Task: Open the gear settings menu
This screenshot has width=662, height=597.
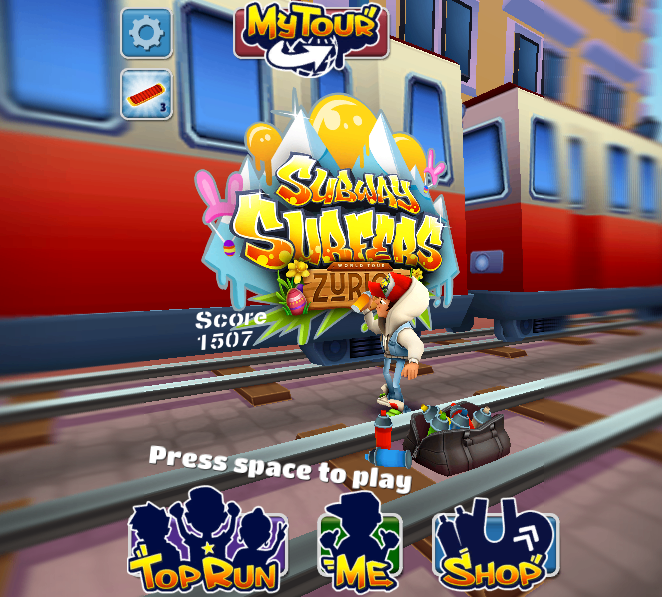Action: [x=146, y=33]
